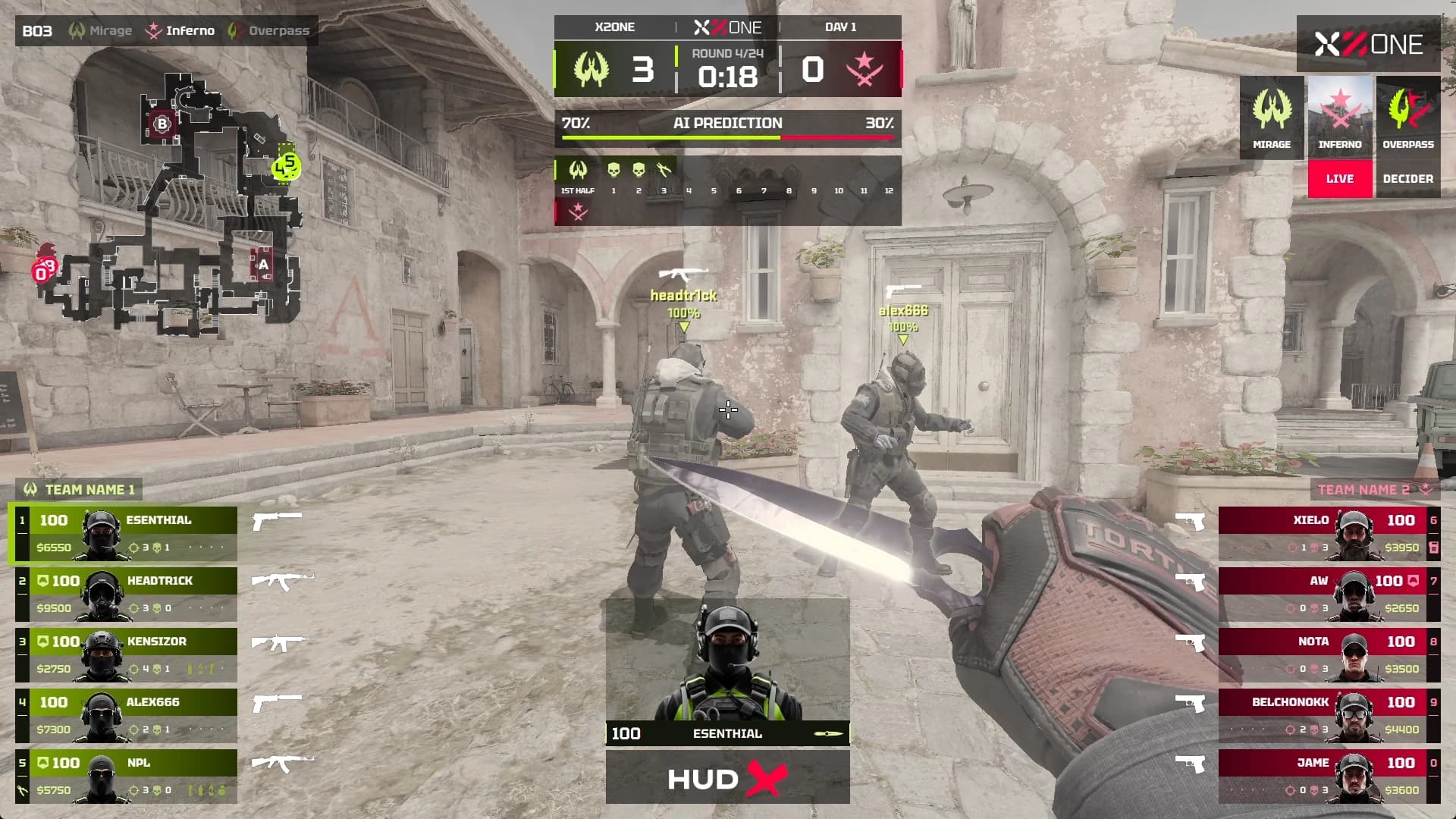Choose AW from the red team
This screenshot has height=819, width=1456.
click(x=1329, y=595)
